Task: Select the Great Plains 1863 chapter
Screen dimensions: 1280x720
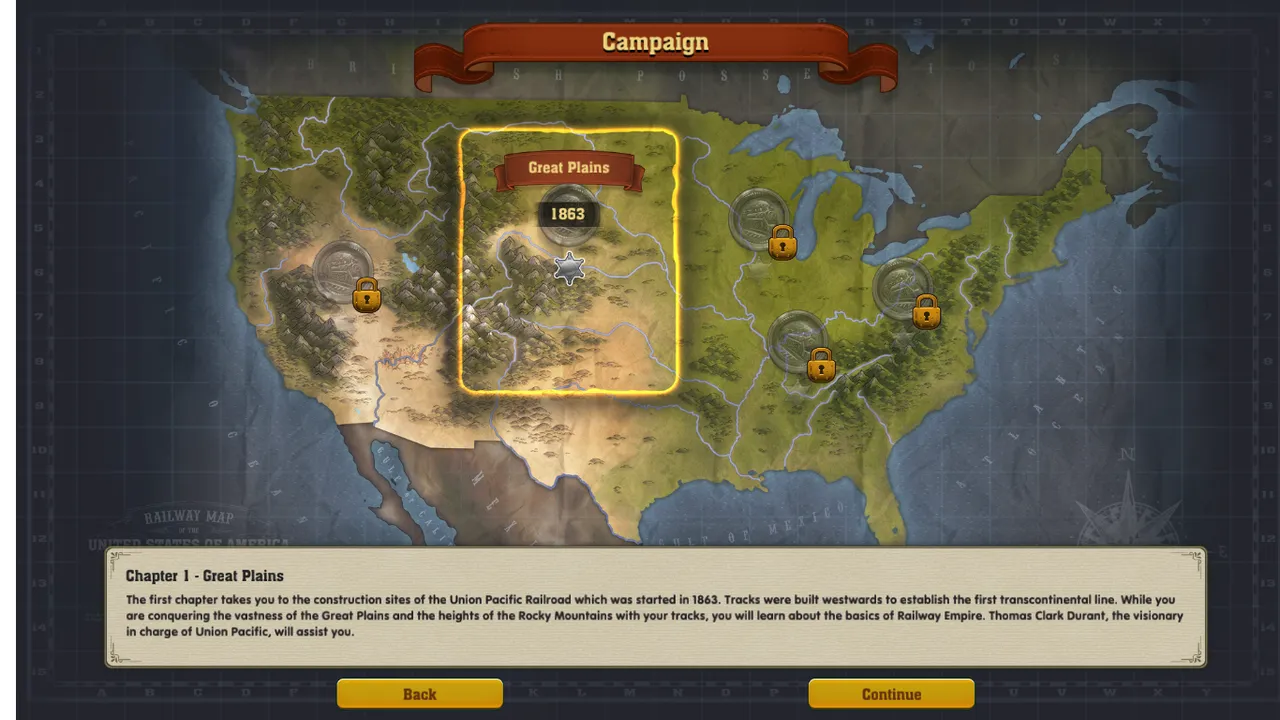Action: (568, 215)
